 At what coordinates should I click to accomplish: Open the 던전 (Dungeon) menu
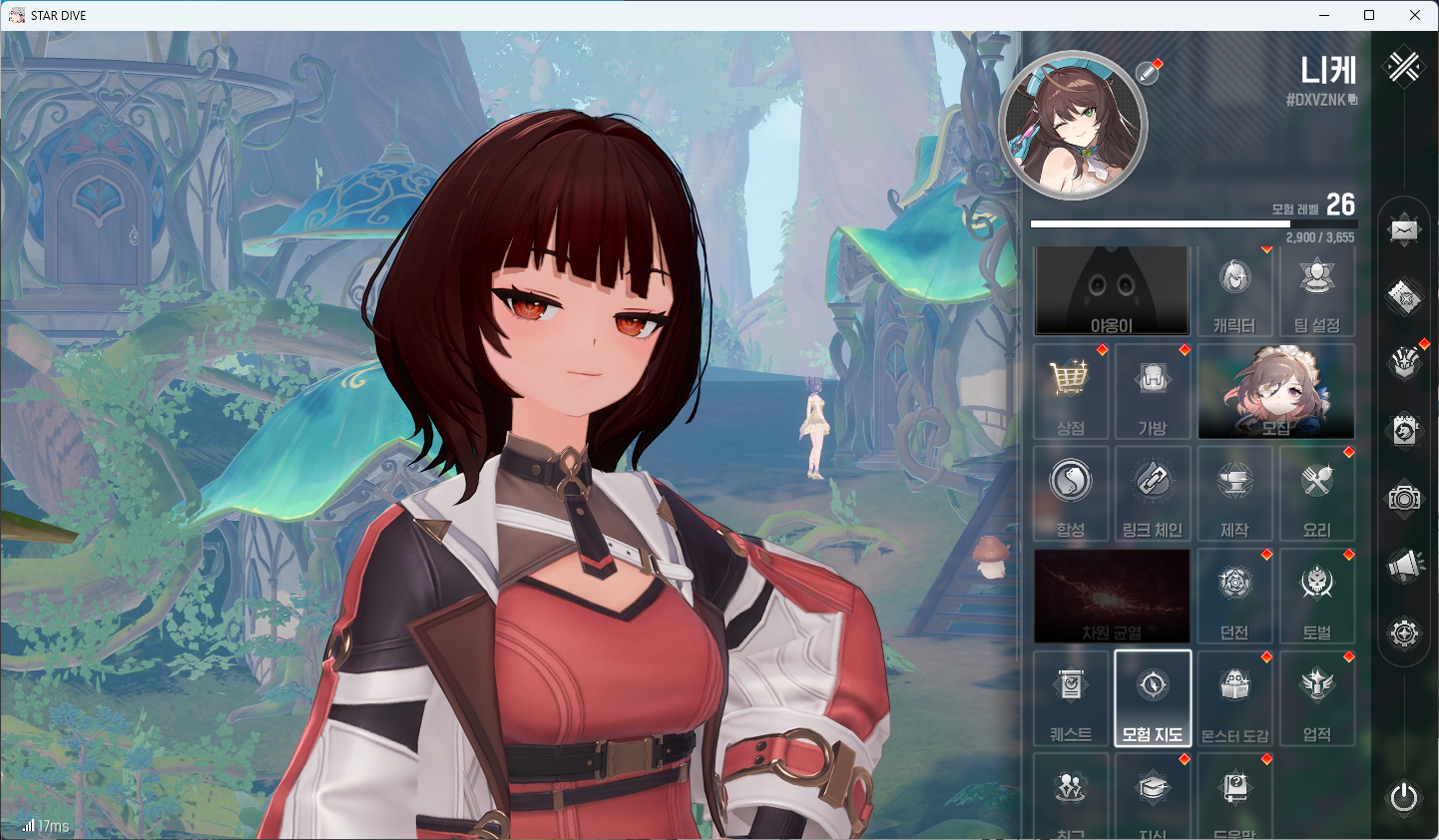1234,596
